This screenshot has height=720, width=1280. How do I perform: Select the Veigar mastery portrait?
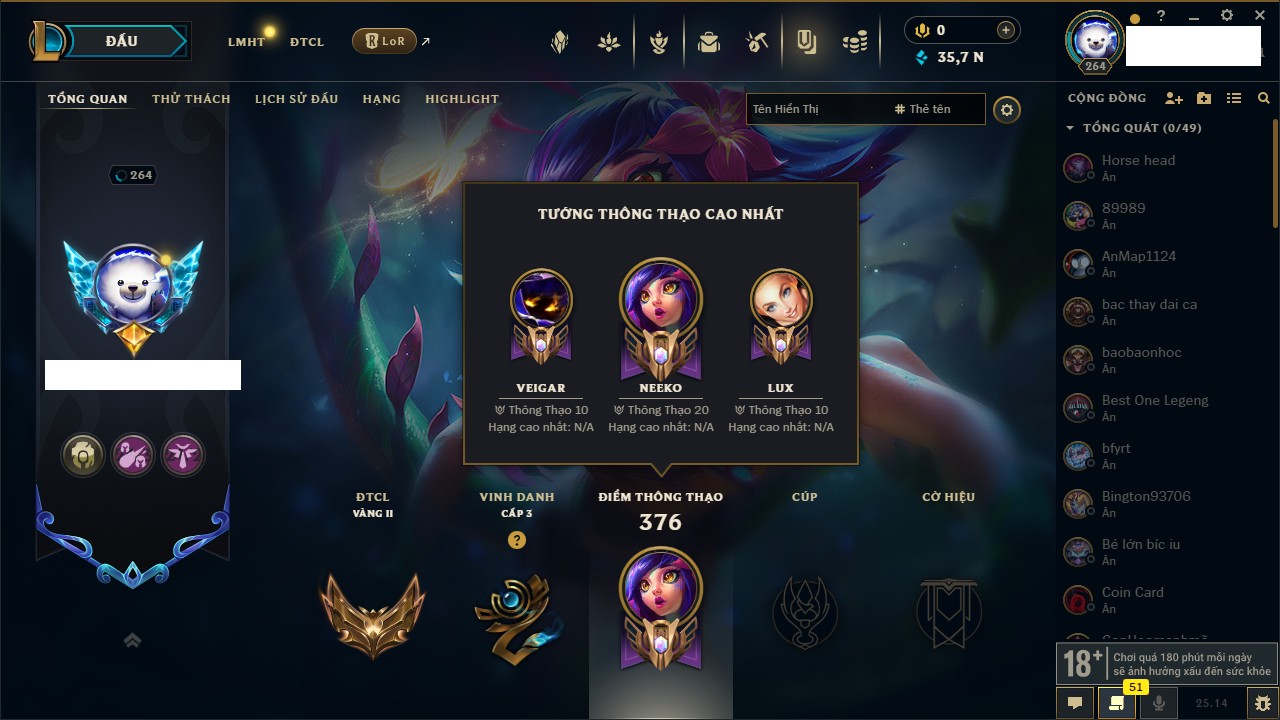[x=541, y=300]
